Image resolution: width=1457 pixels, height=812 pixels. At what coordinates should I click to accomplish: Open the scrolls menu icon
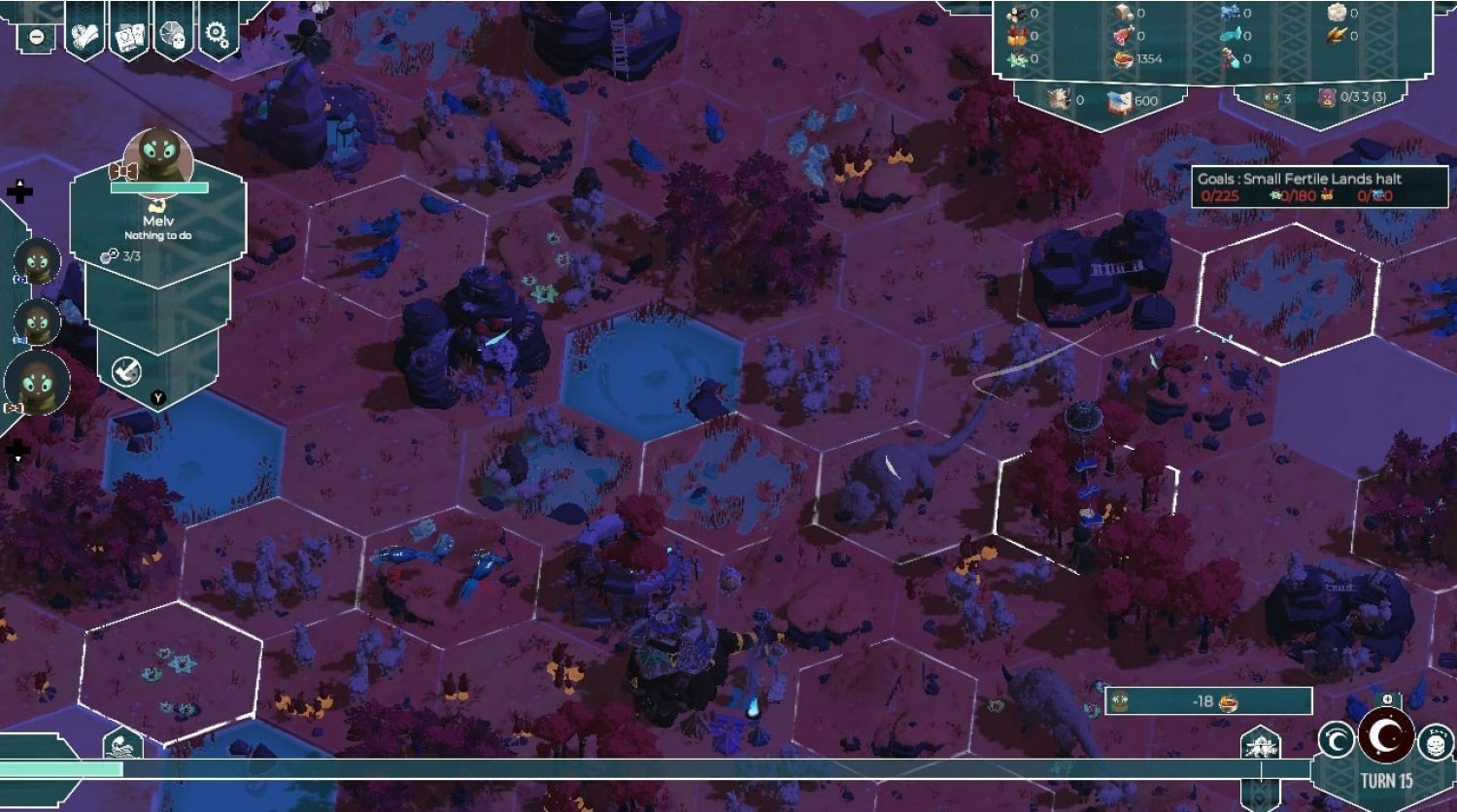coord(85,36)
